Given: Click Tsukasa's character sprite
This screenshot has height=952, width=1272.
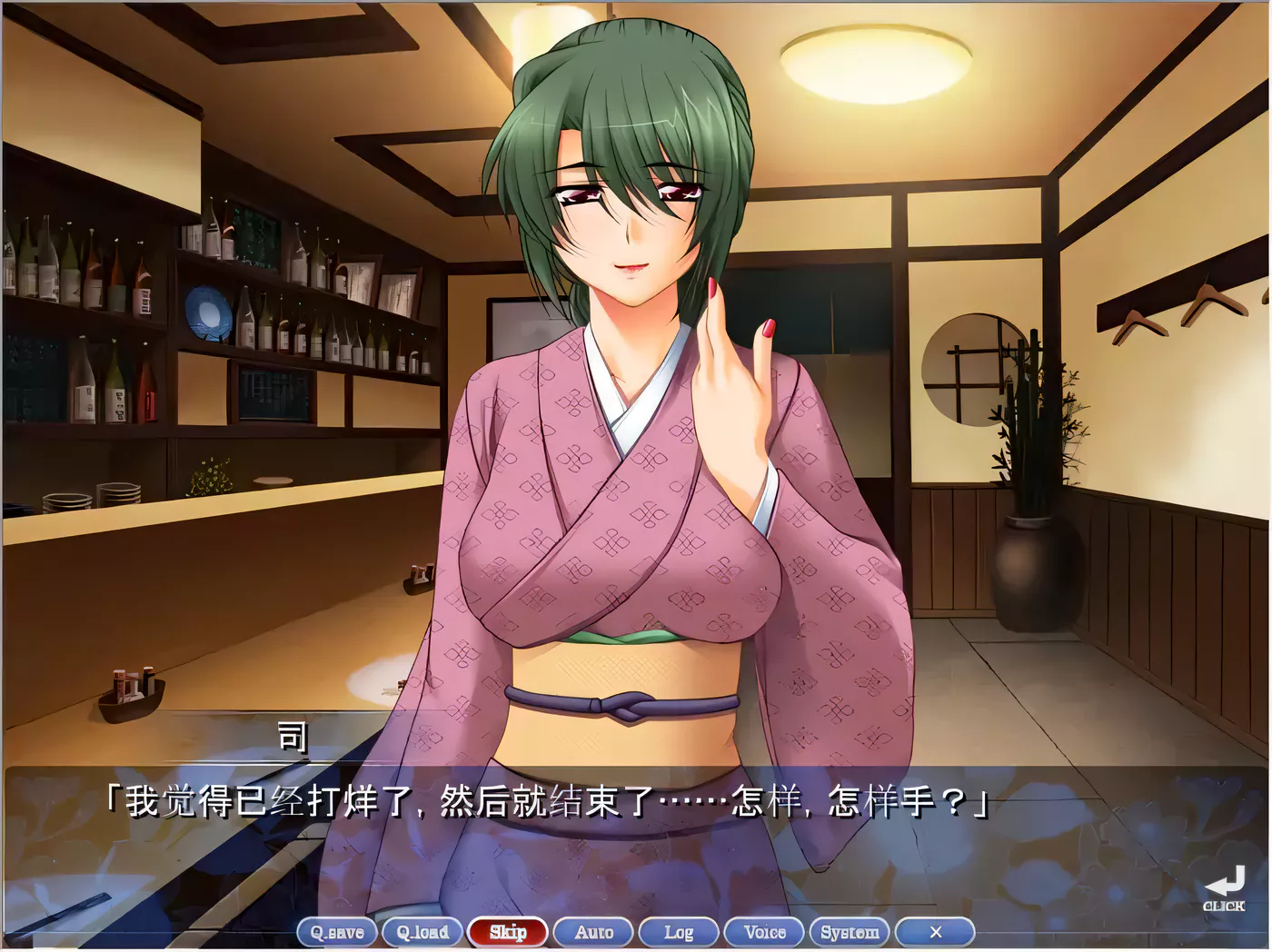Looking at the screenshot, I should point(636,409).
